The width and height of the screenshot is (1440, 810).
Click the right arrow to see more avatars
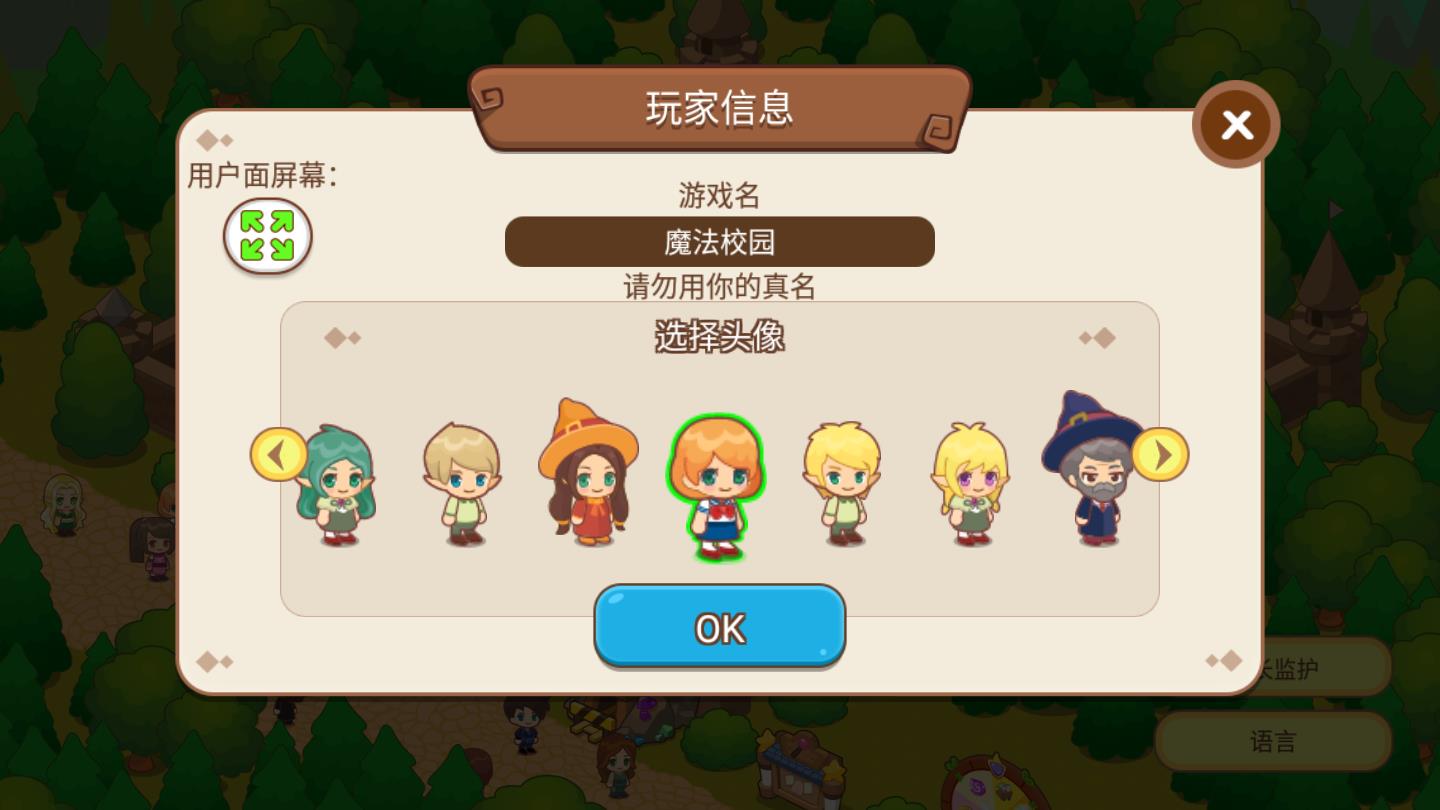pyautogui.click(x=1161, y=455)
